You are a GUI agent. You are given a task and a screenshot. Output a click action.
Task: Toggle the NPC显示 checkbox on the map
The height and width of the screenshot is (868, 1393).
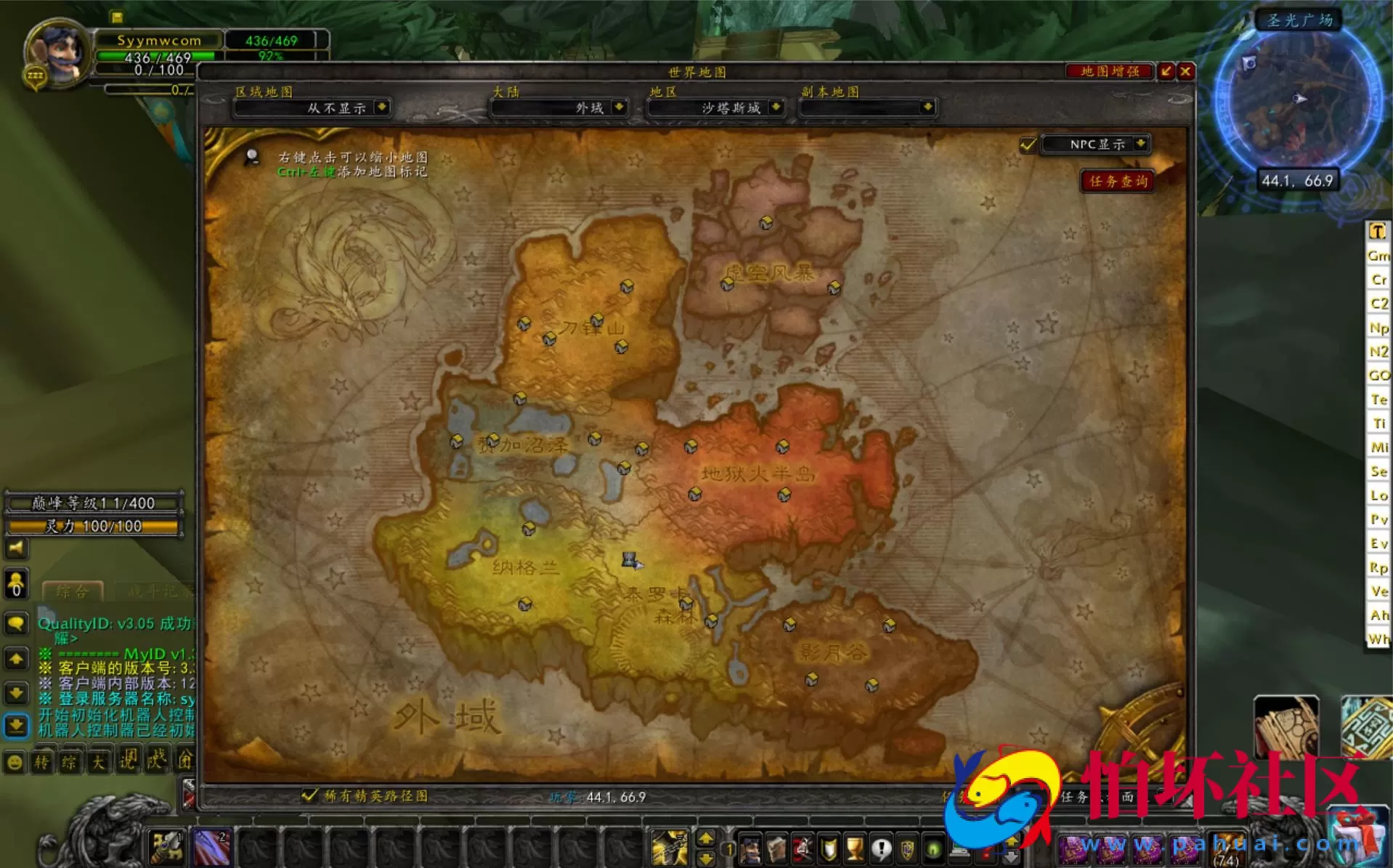1028,145
